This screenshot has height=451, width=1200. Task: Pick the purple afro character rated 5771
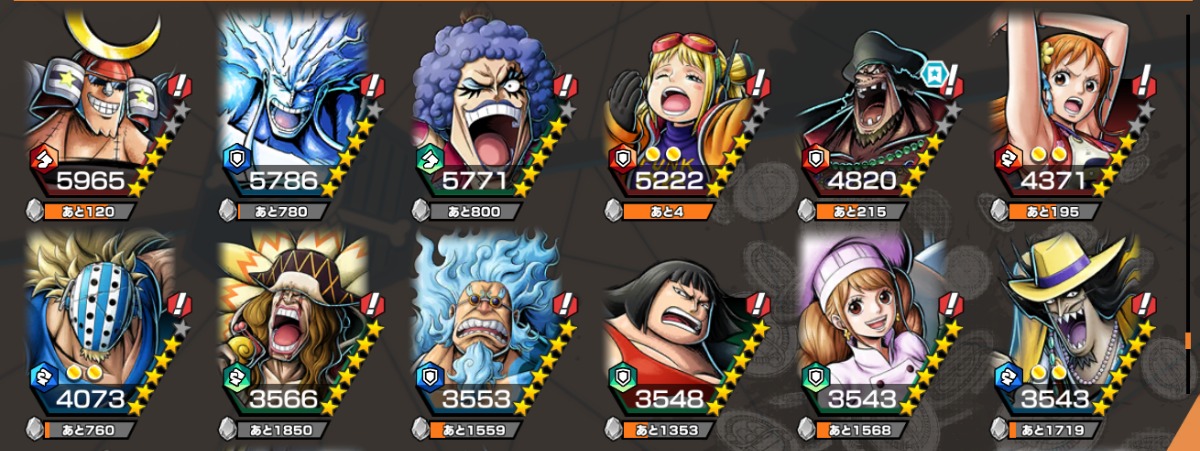coord(488,110)
